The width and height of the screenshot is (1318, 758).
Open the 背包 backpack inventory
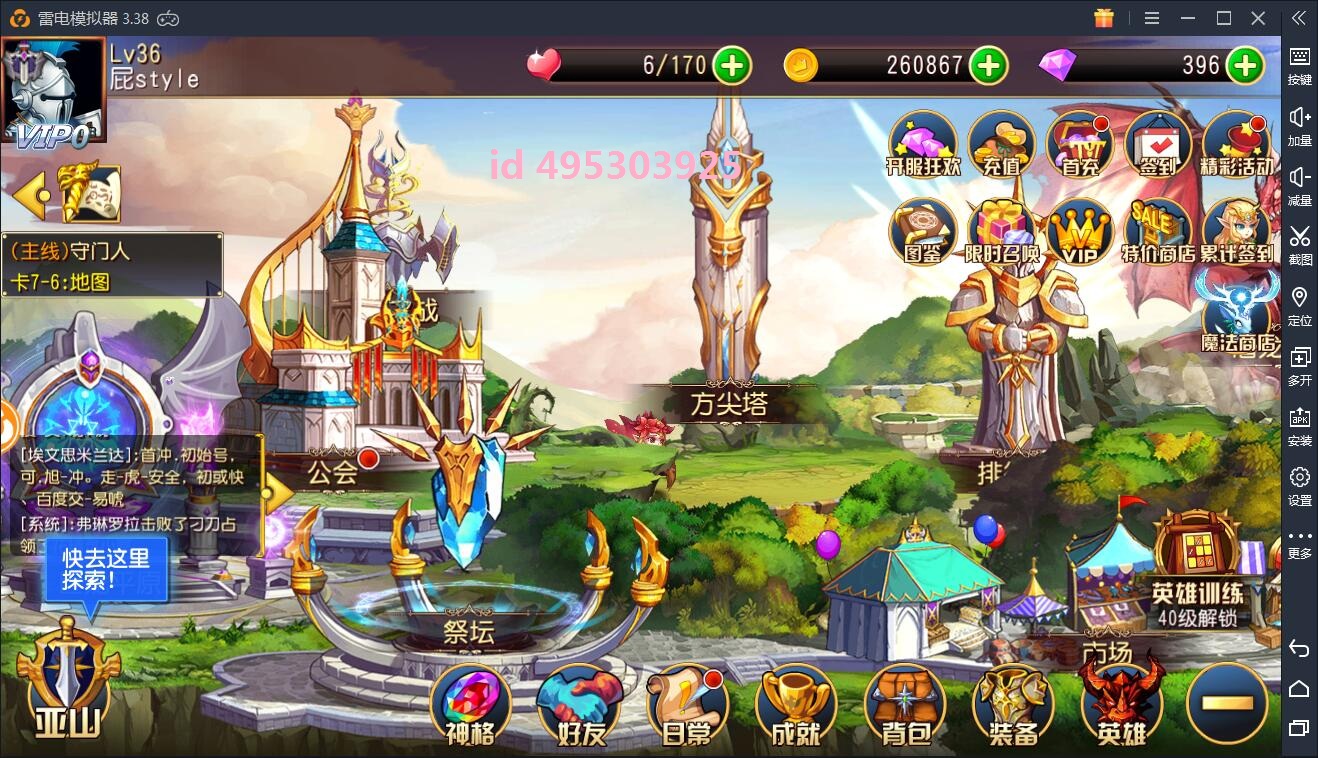click(x=906, y=705)
